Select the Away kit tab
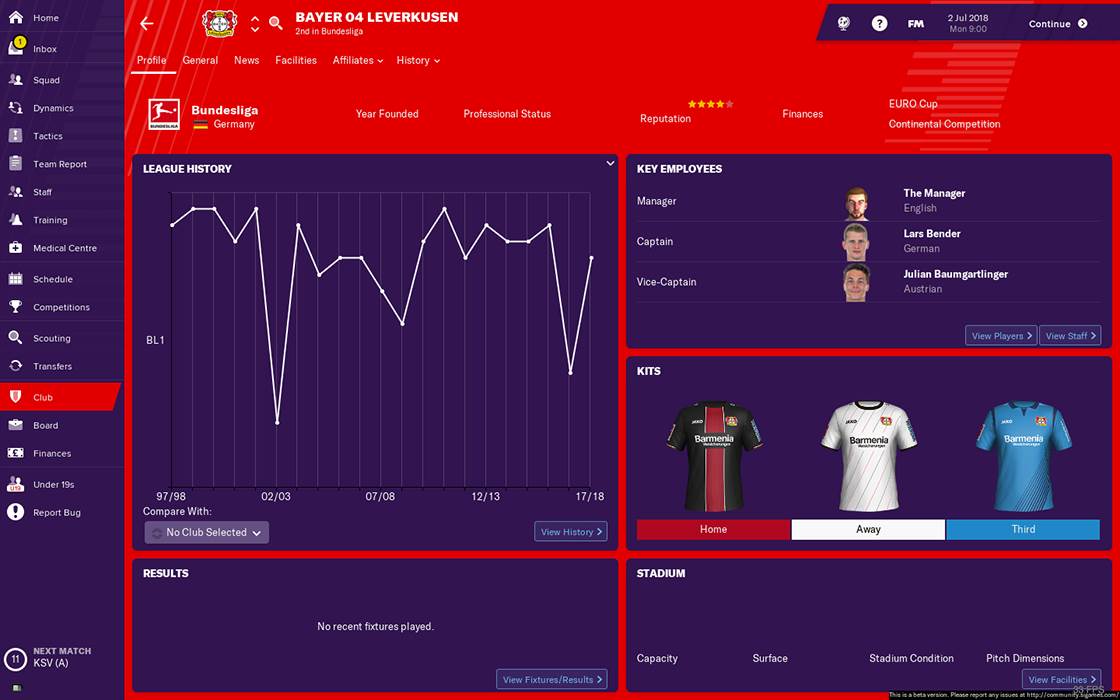 868,529
